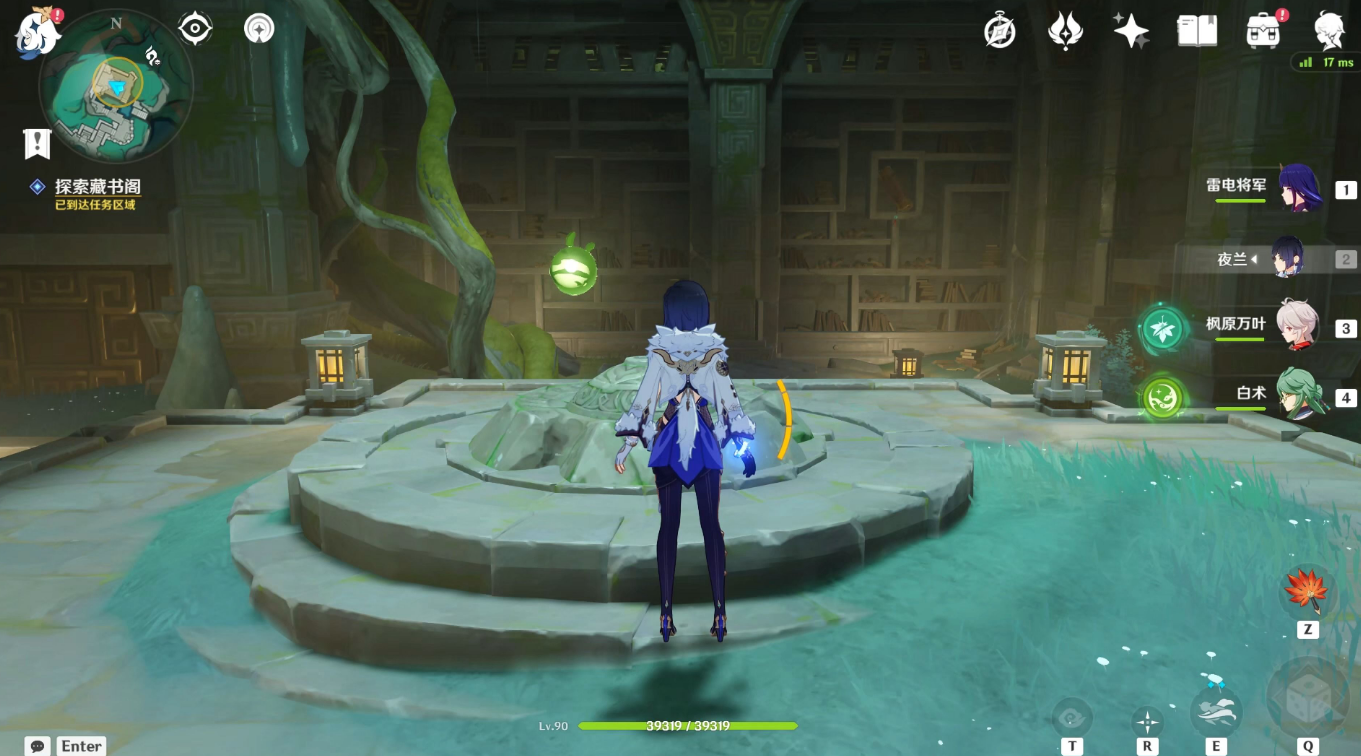The height and width of the screenshot is (756, 1361).
Task: Open the Adventurer Handbook book icon
Action: 1197,31
